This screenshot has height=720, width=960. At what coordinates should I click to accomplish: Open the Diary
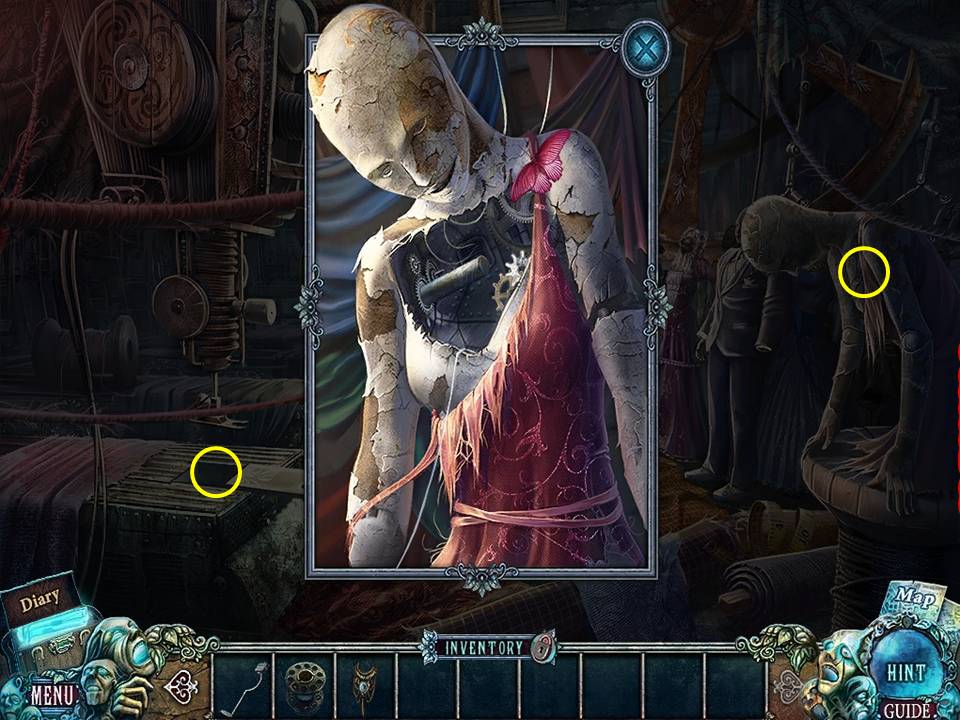40,601
